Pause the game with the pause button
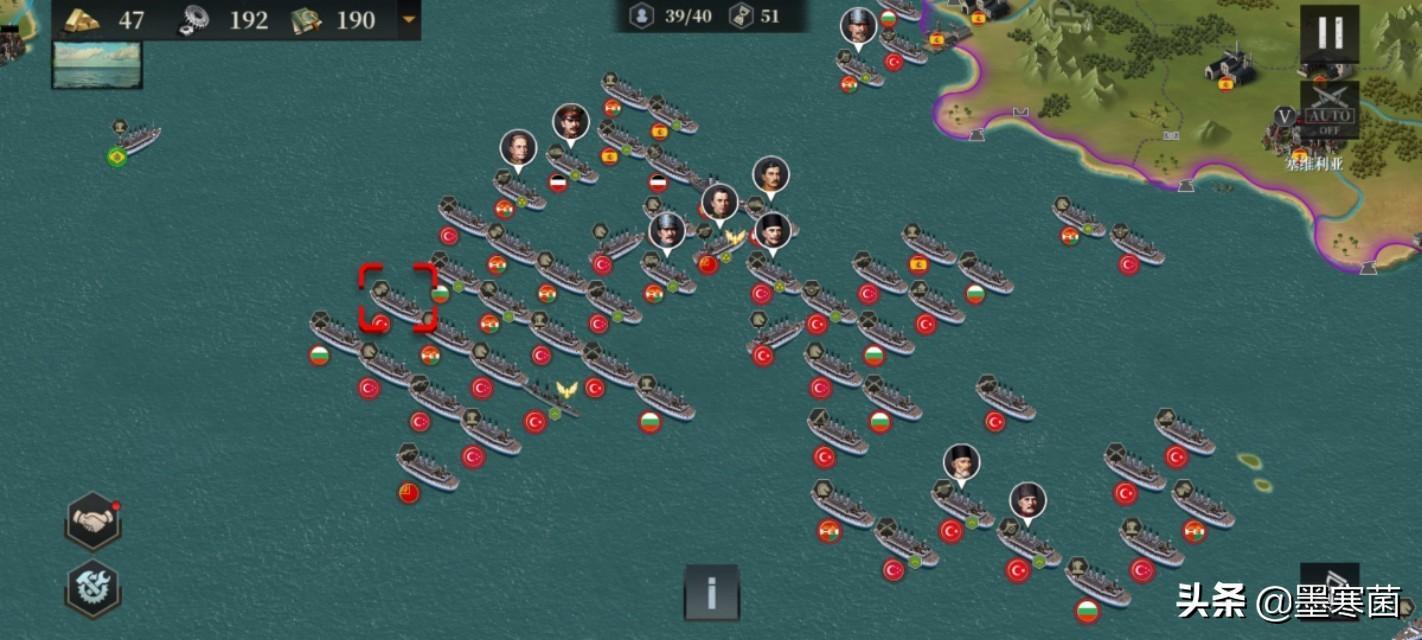1422x640 pixels. [1330, 33]
